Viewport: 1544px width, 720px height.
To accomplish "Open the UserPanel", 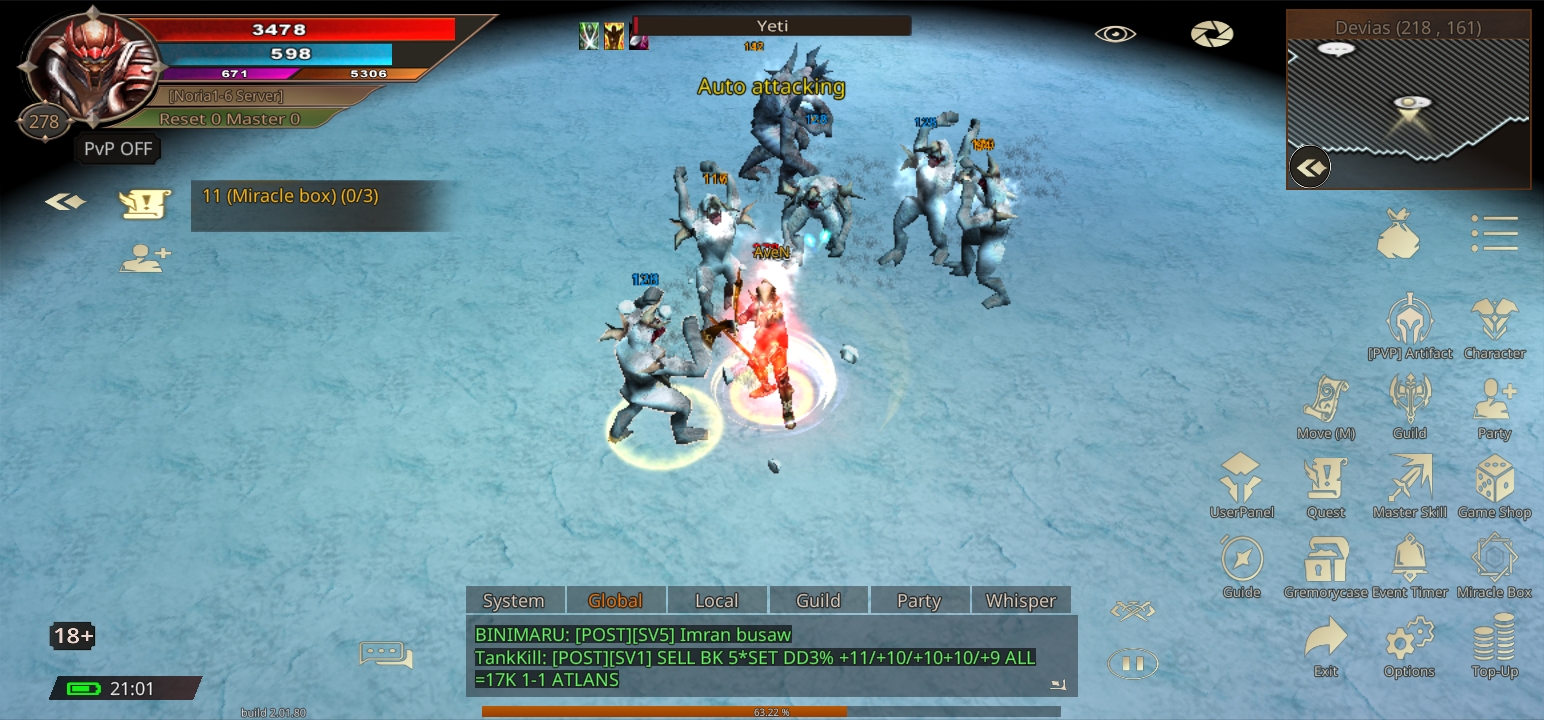I will pos(1242,484).
